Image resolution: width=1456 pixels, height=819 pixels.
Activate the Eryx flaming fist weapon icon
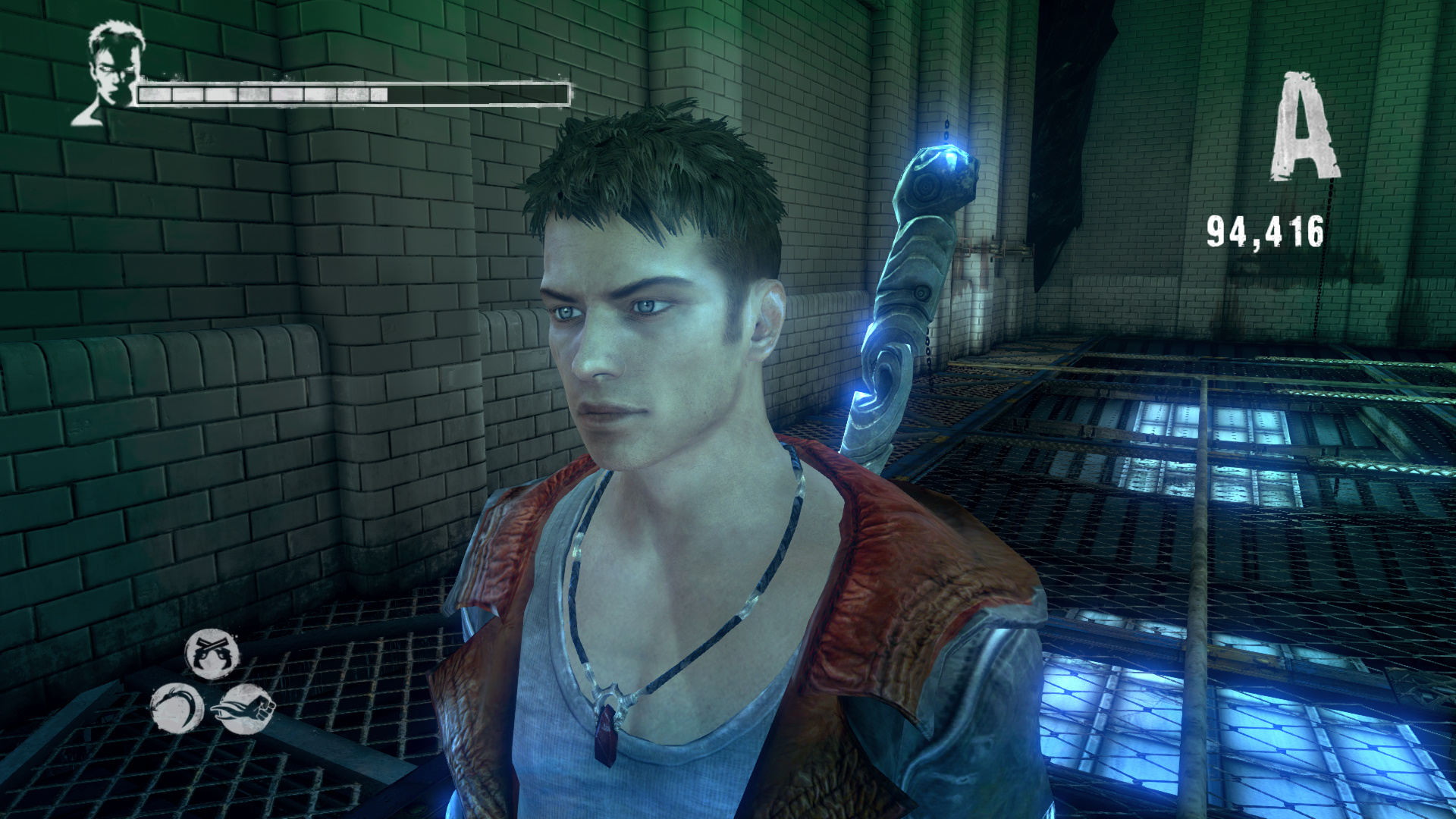coord(247,709)
